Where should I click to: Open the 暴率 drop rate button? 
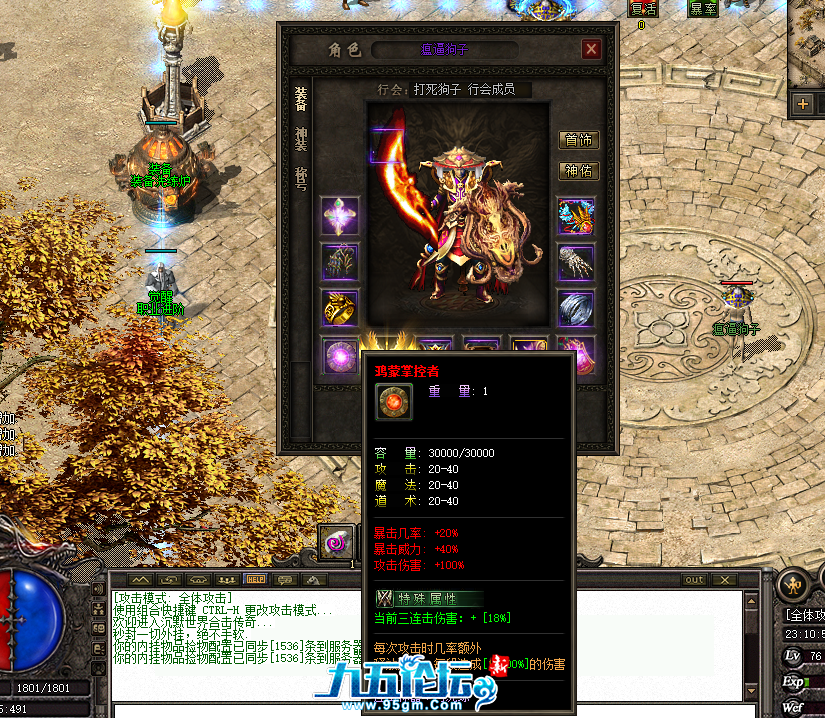tap(703, 8)
